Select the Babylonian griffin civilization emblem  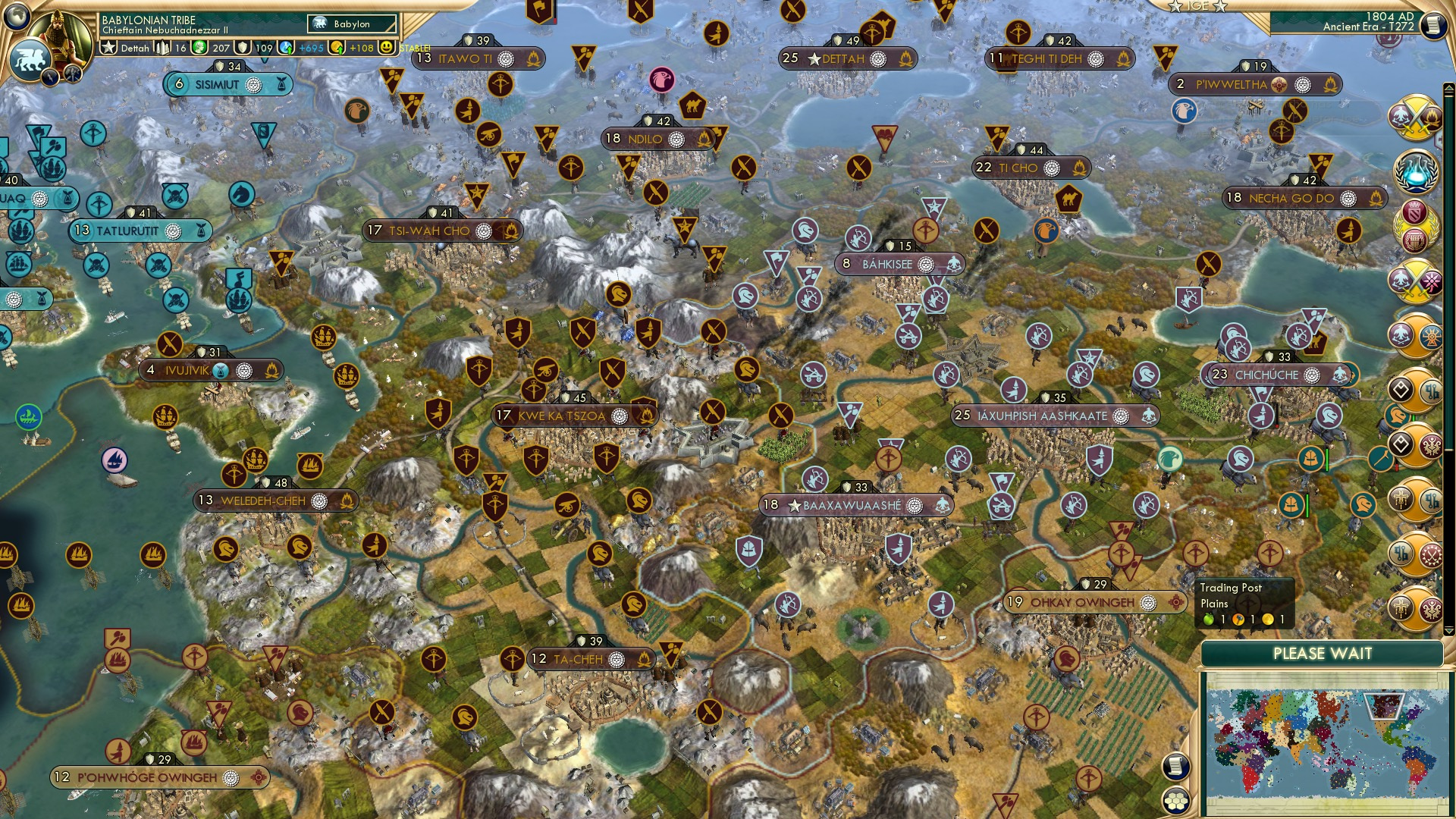click(30, 59)
